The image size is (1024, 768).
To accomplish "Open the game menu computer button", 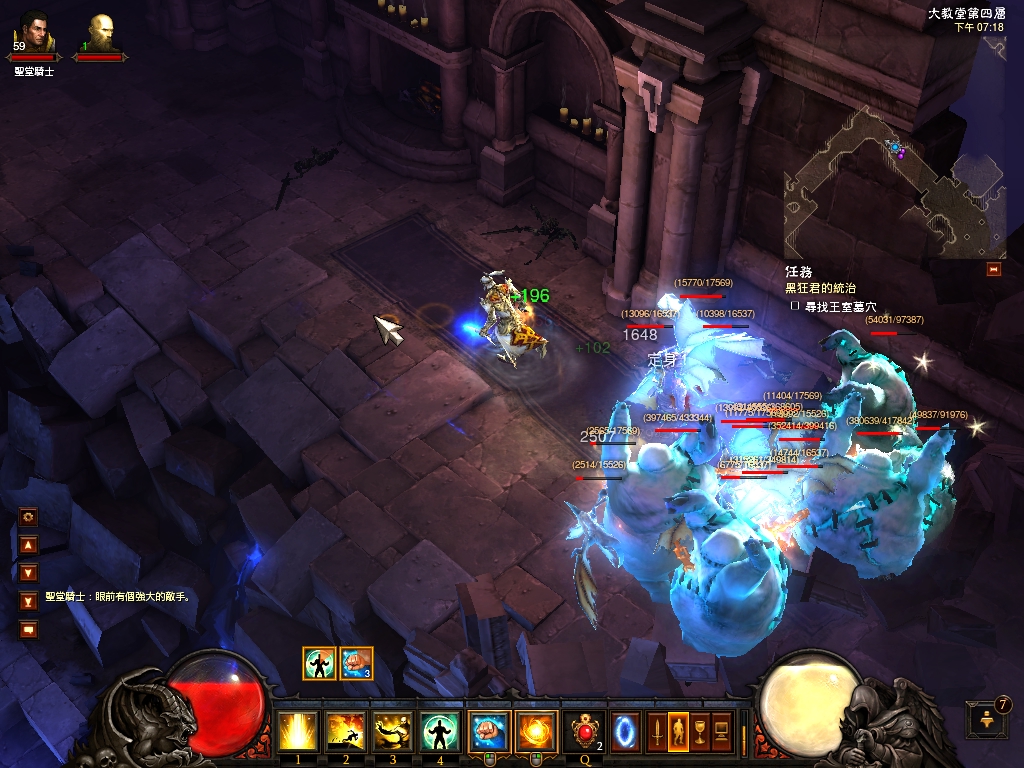I will tap(719, 729).
